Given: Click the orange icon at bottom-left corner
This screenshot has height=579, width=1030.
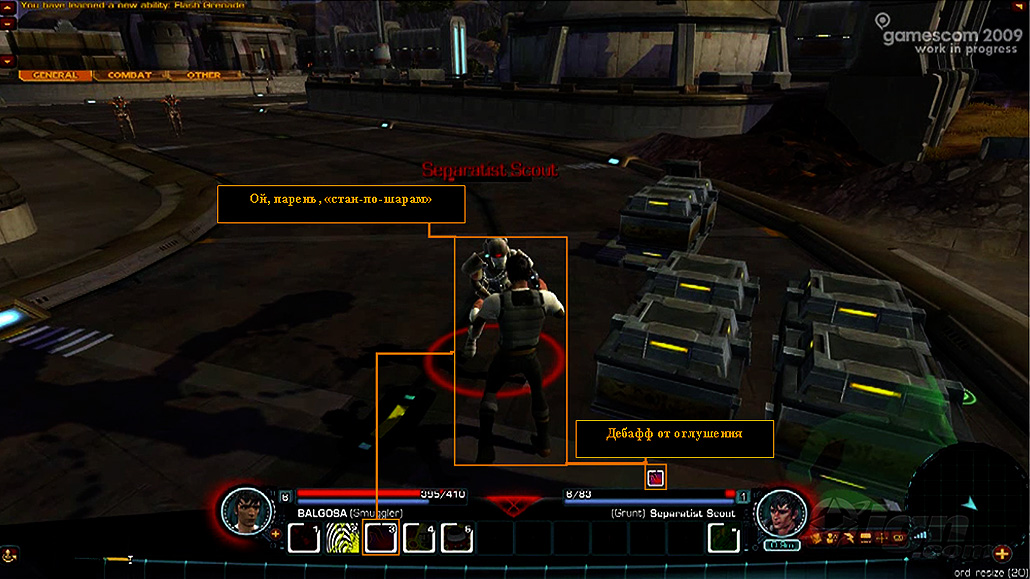Looking at the screenshot, I should [x=9, y=552].
